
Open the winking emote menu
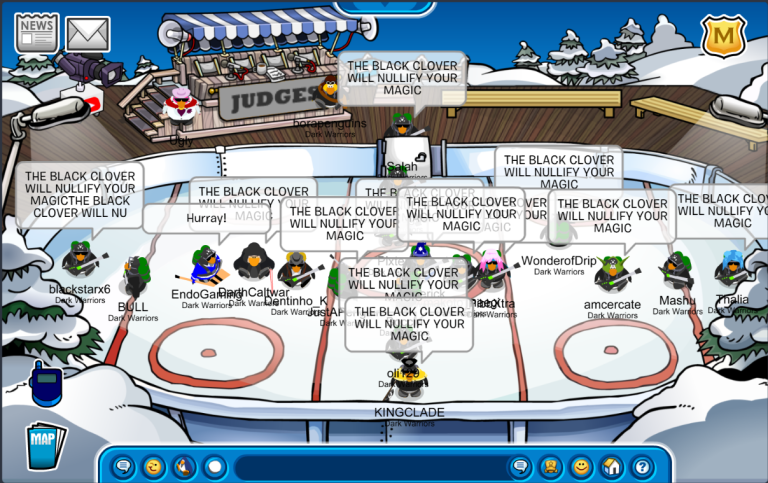[153, 466]
